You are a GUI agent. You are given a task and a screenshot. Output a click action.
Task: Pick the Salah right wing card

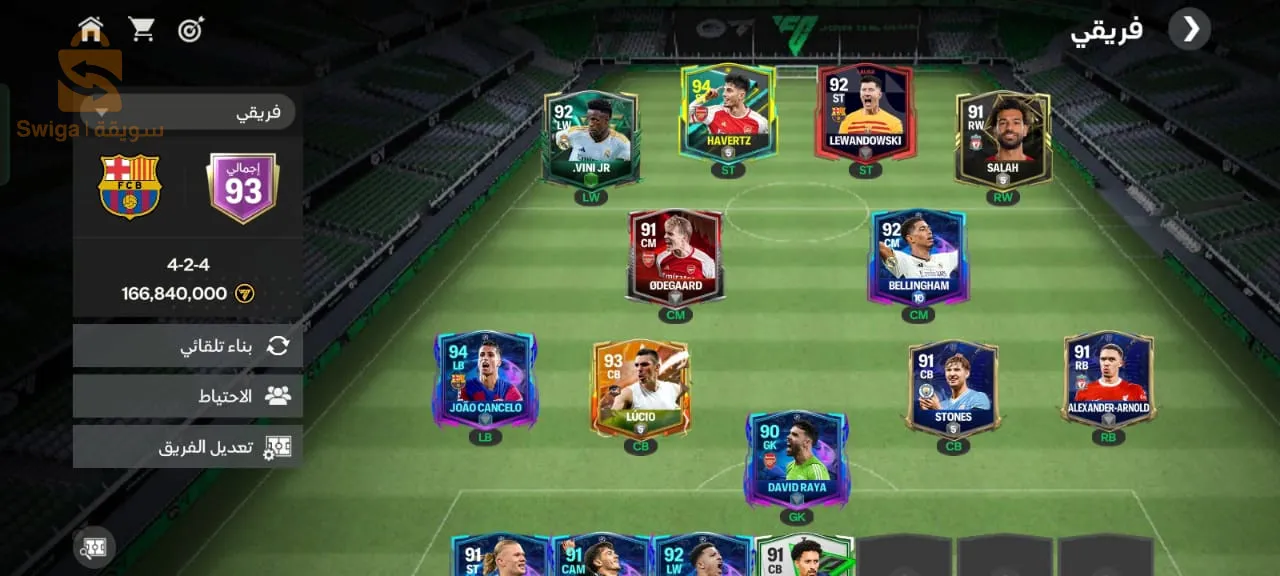[x=1003, y=139]
